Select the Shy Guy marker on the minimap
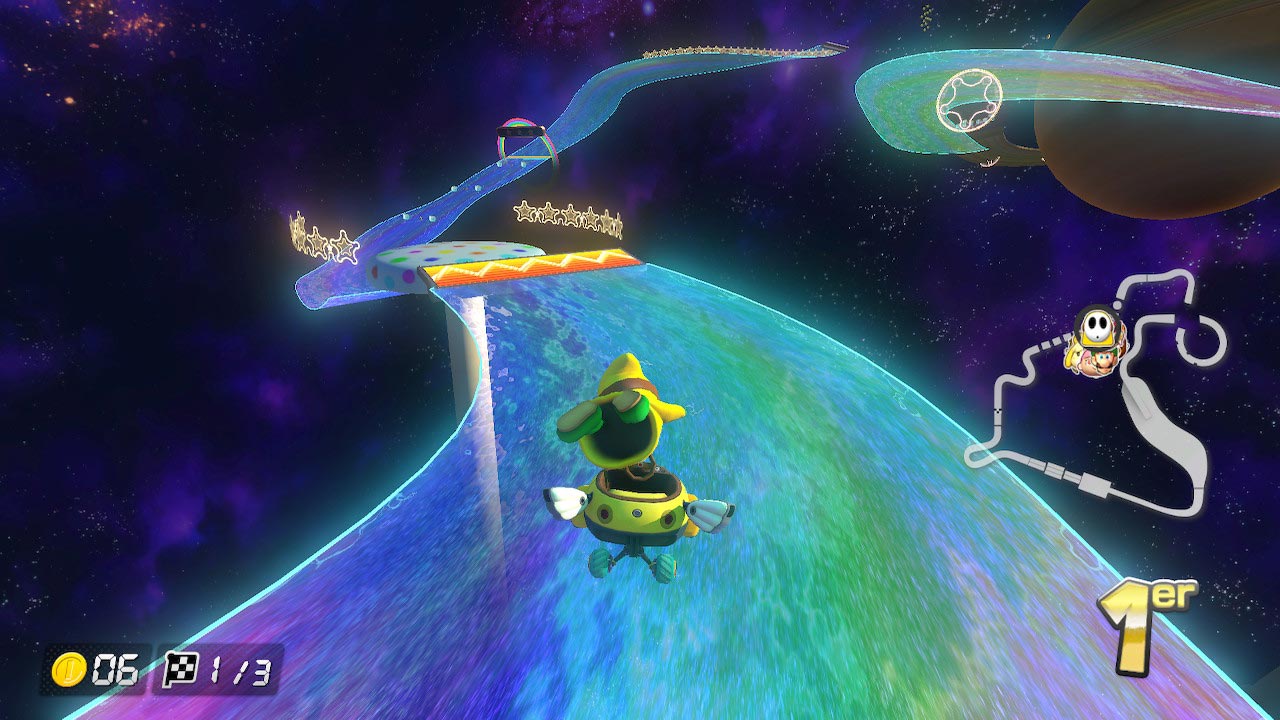 pos(1091,327)
